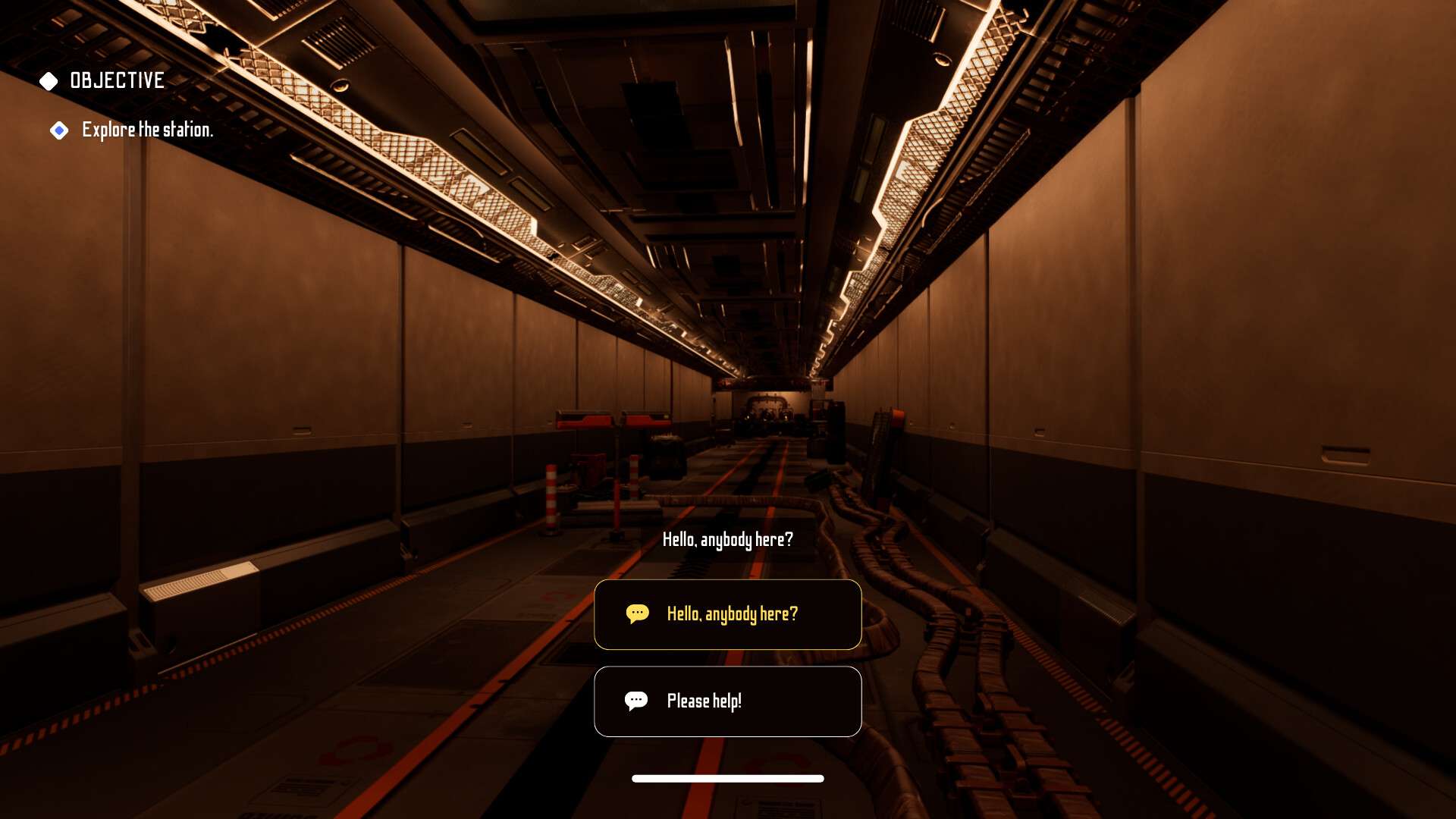Image resolution: width=1456 pixels, height=819 pixels.
Task: Select the "Please help!" dialogue option
Action: tap(727, 701)
